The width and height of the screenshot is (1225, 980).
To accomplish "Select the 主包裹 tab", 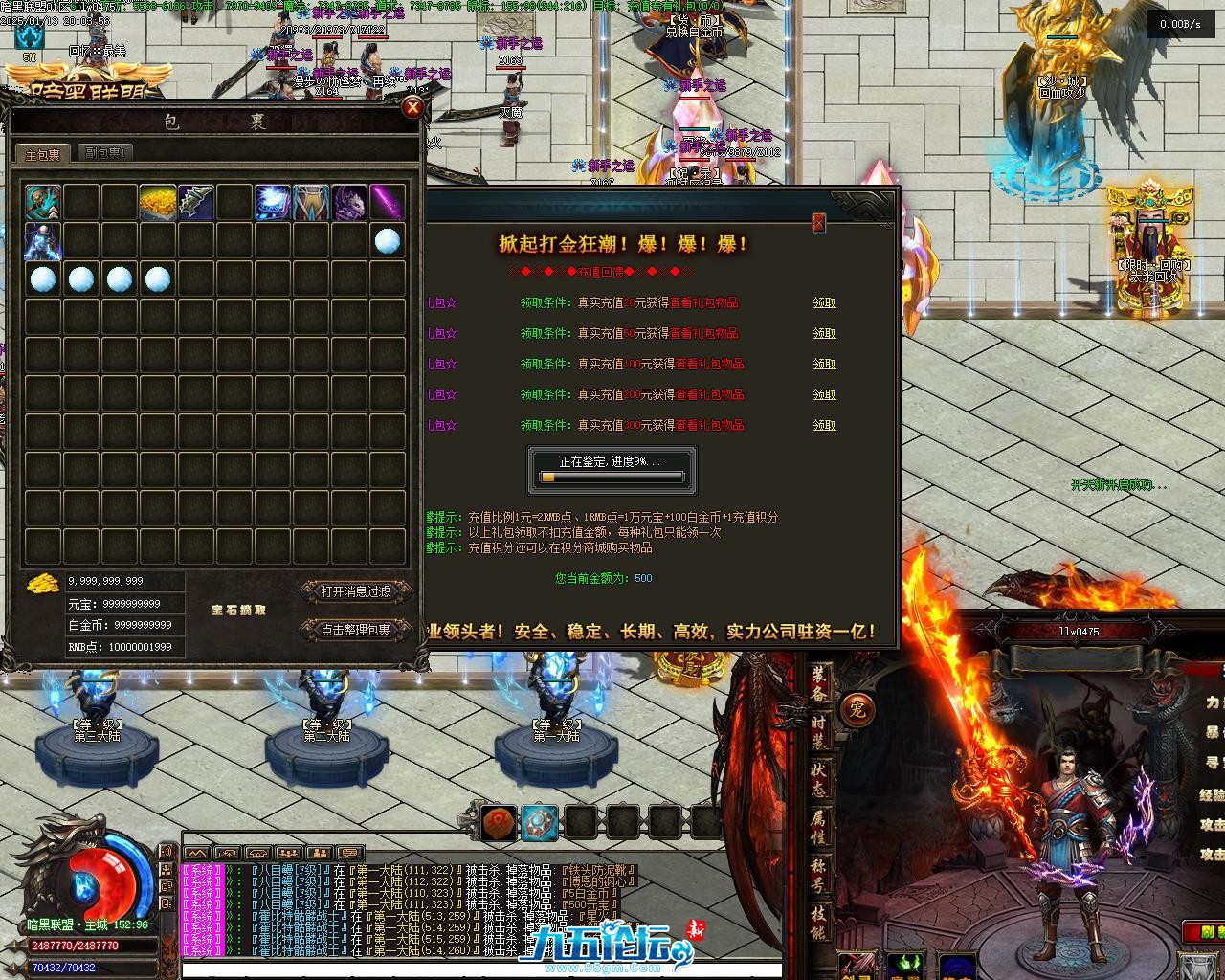I will click(x=43, y=154).
